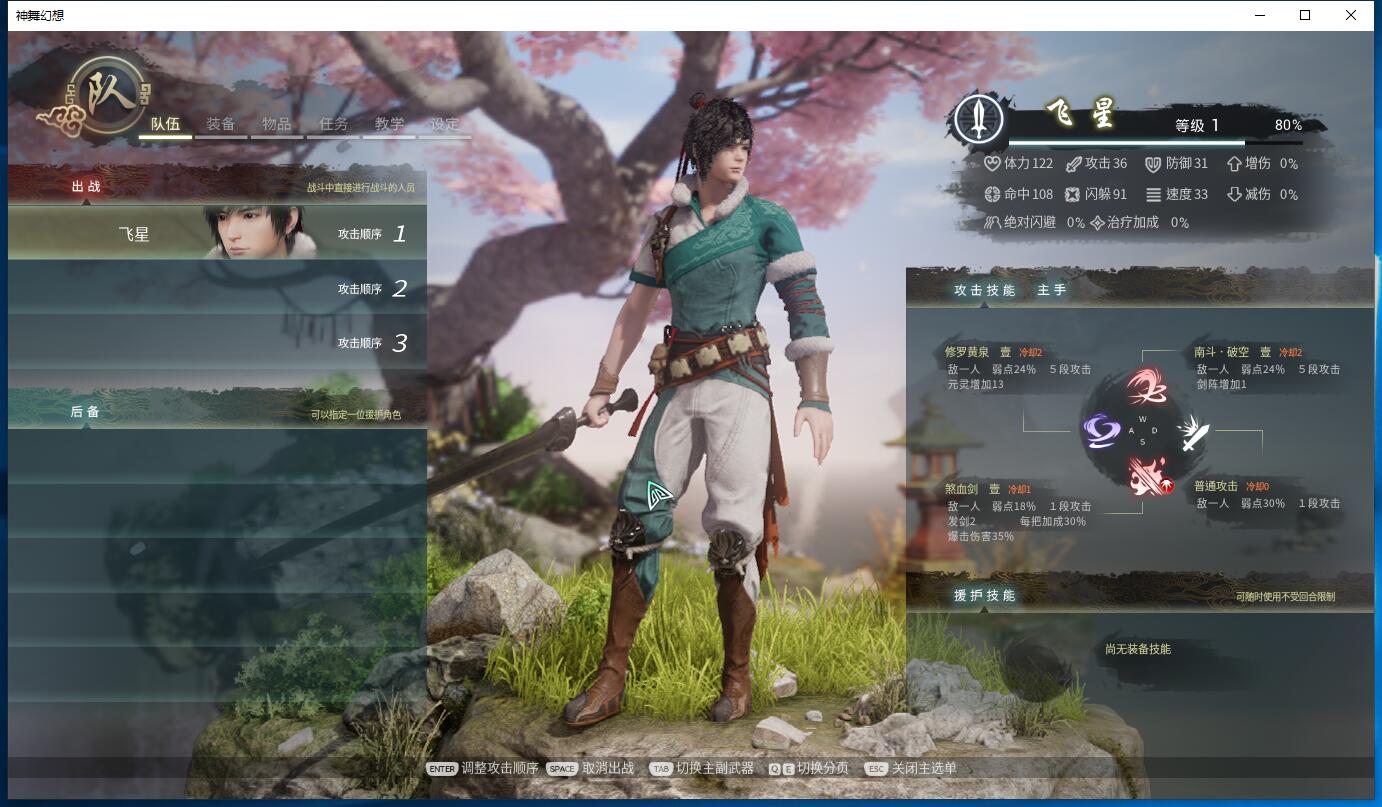Select the empty 攻击顺序 3 slot
Screen dimensions: 1382x807
click(x=217, y=343)
